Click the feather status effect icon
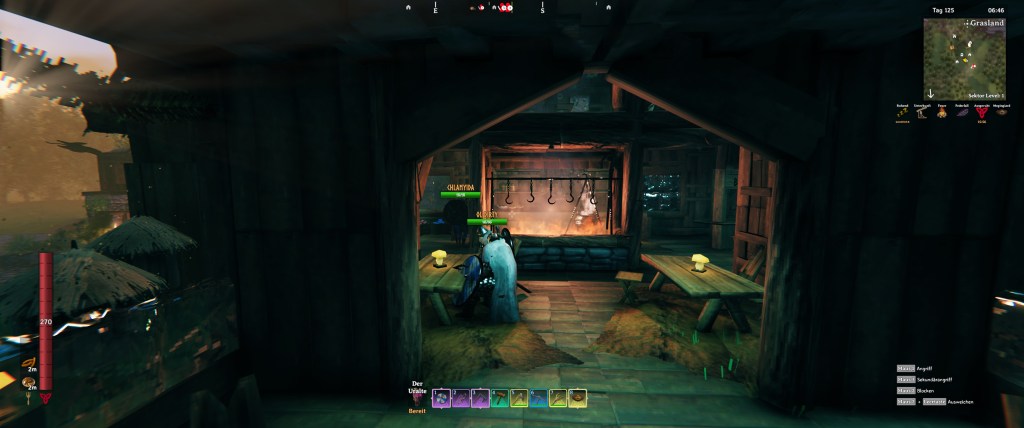Screen dimensions: 1024x428 pyautogui.click(x=962, y=113)
